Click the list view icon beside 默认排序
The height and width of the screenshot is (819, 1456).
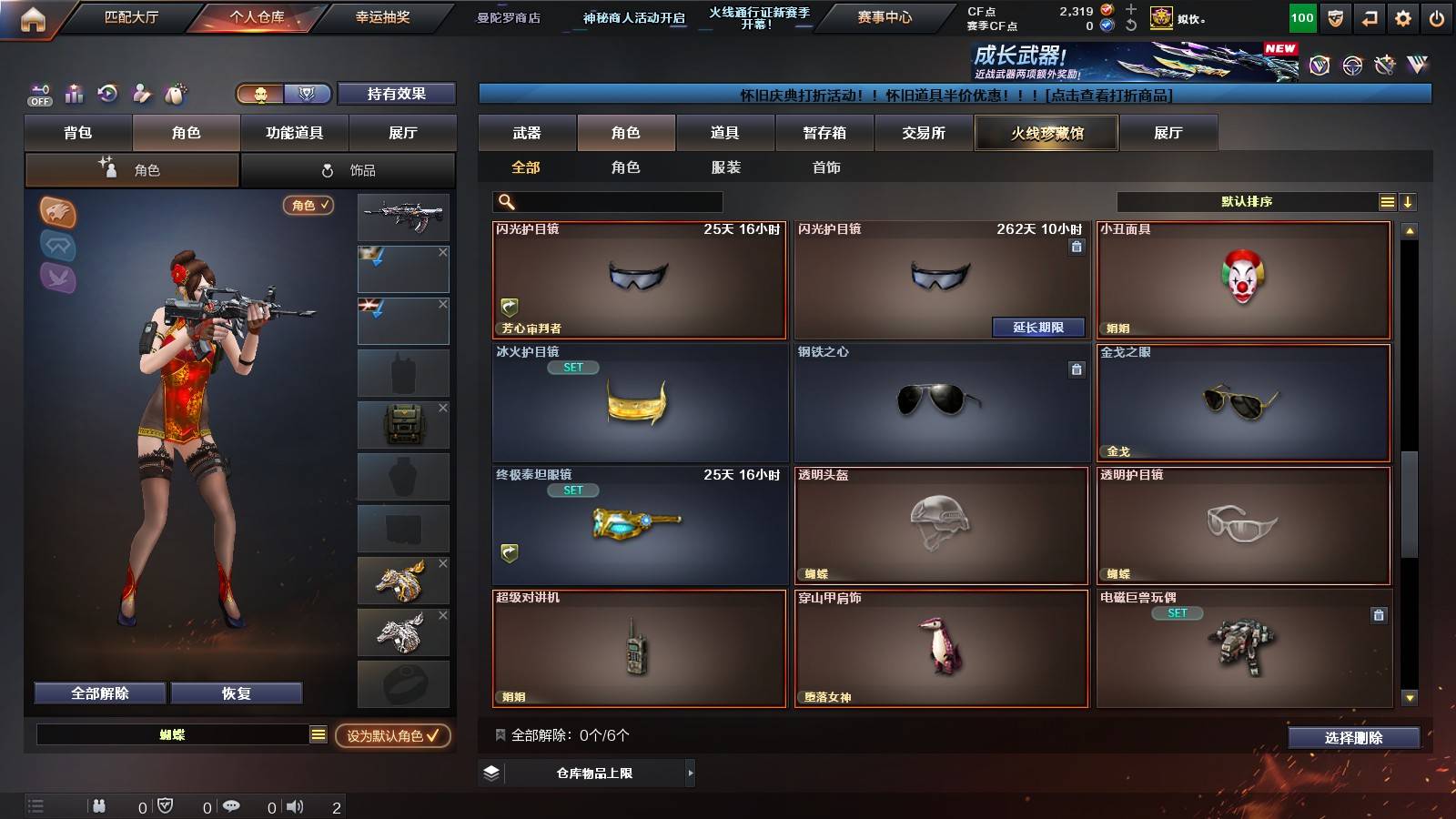1387,201
